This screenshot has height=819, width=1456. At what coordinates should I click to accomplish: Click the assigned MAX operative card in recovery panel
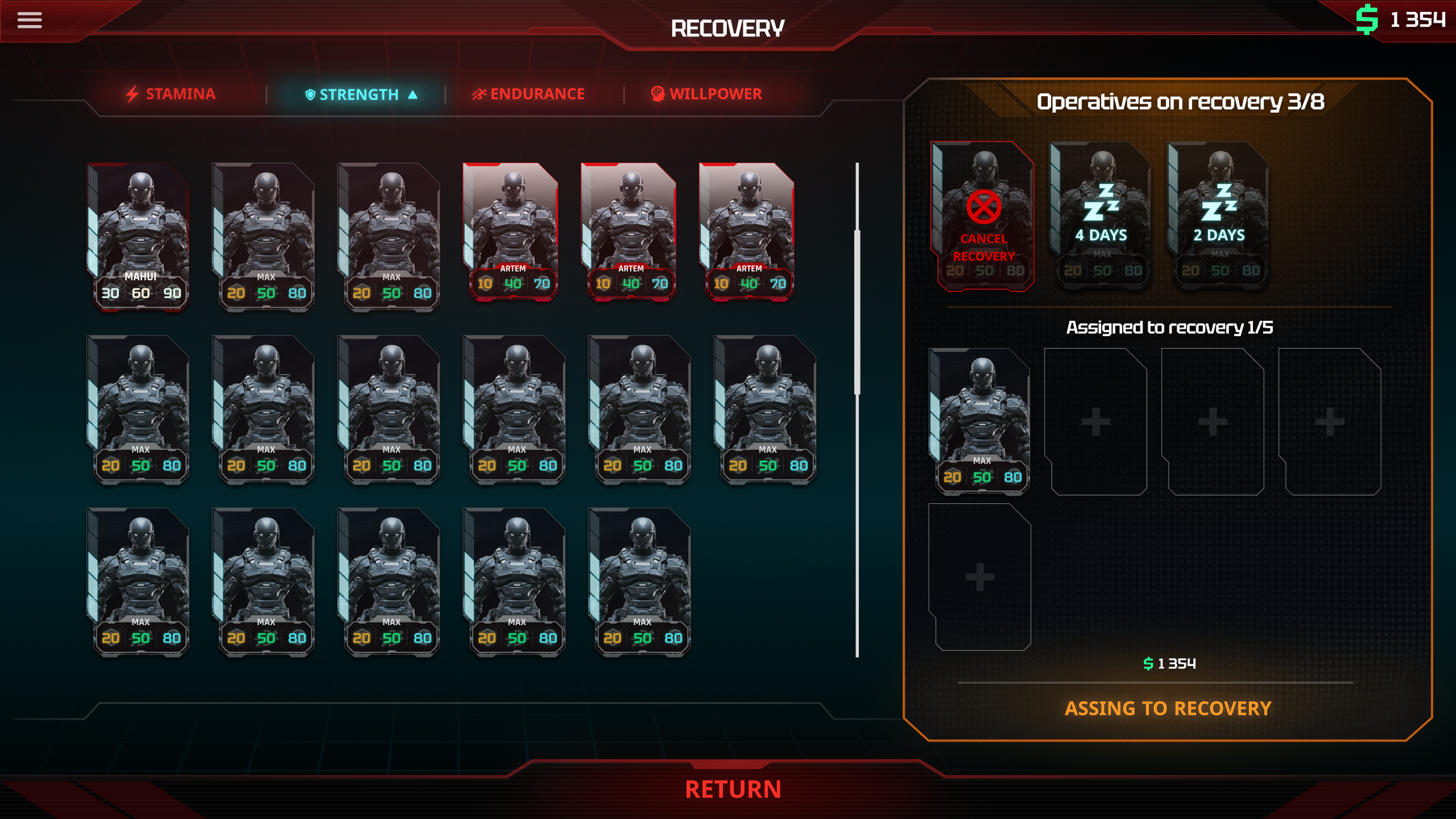click(979, 421)
